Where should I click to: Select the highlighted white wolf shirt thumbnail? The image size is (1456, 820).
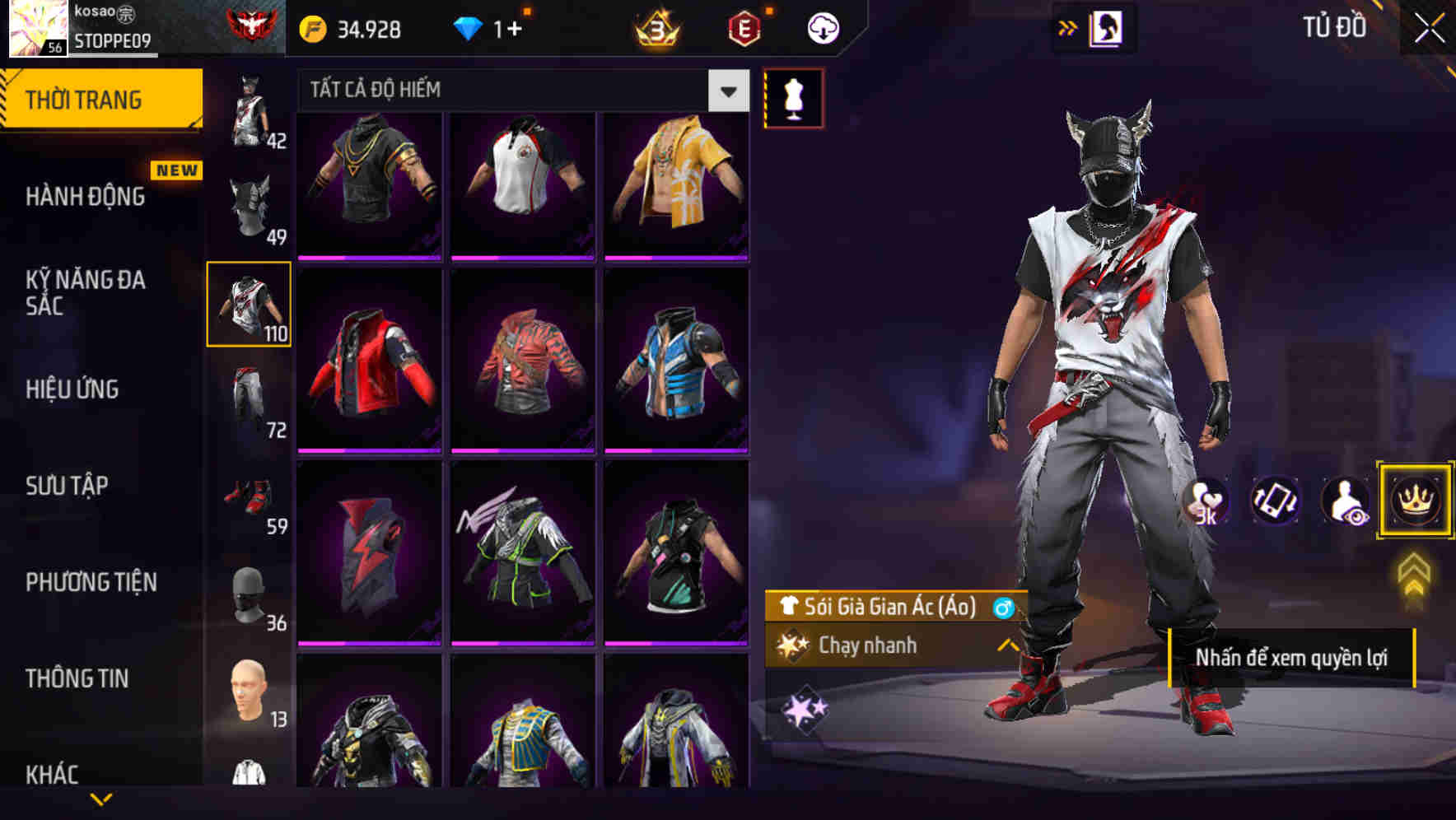pos(249,305)
